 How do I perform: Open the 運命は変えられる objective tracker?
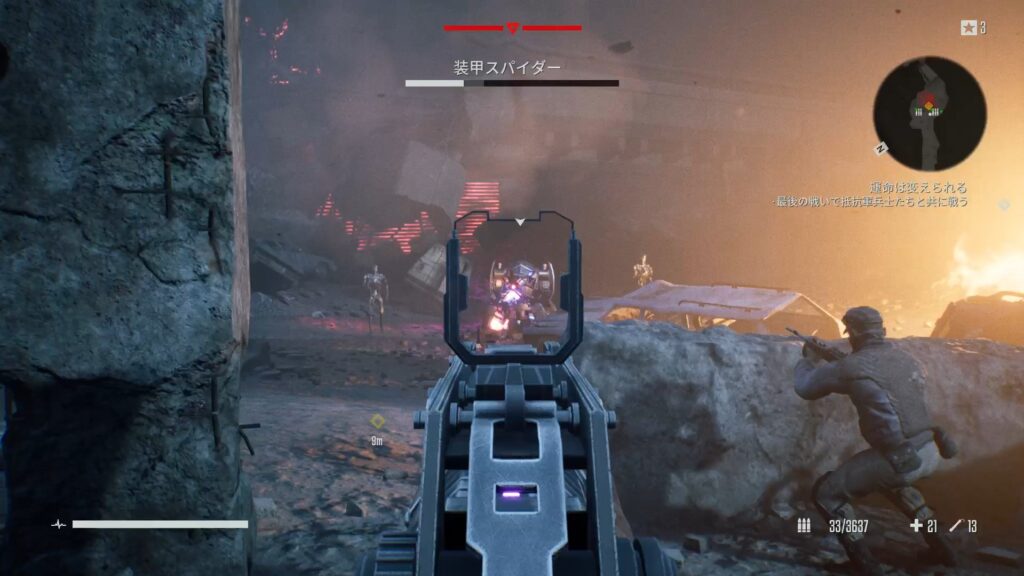point(918,187)
